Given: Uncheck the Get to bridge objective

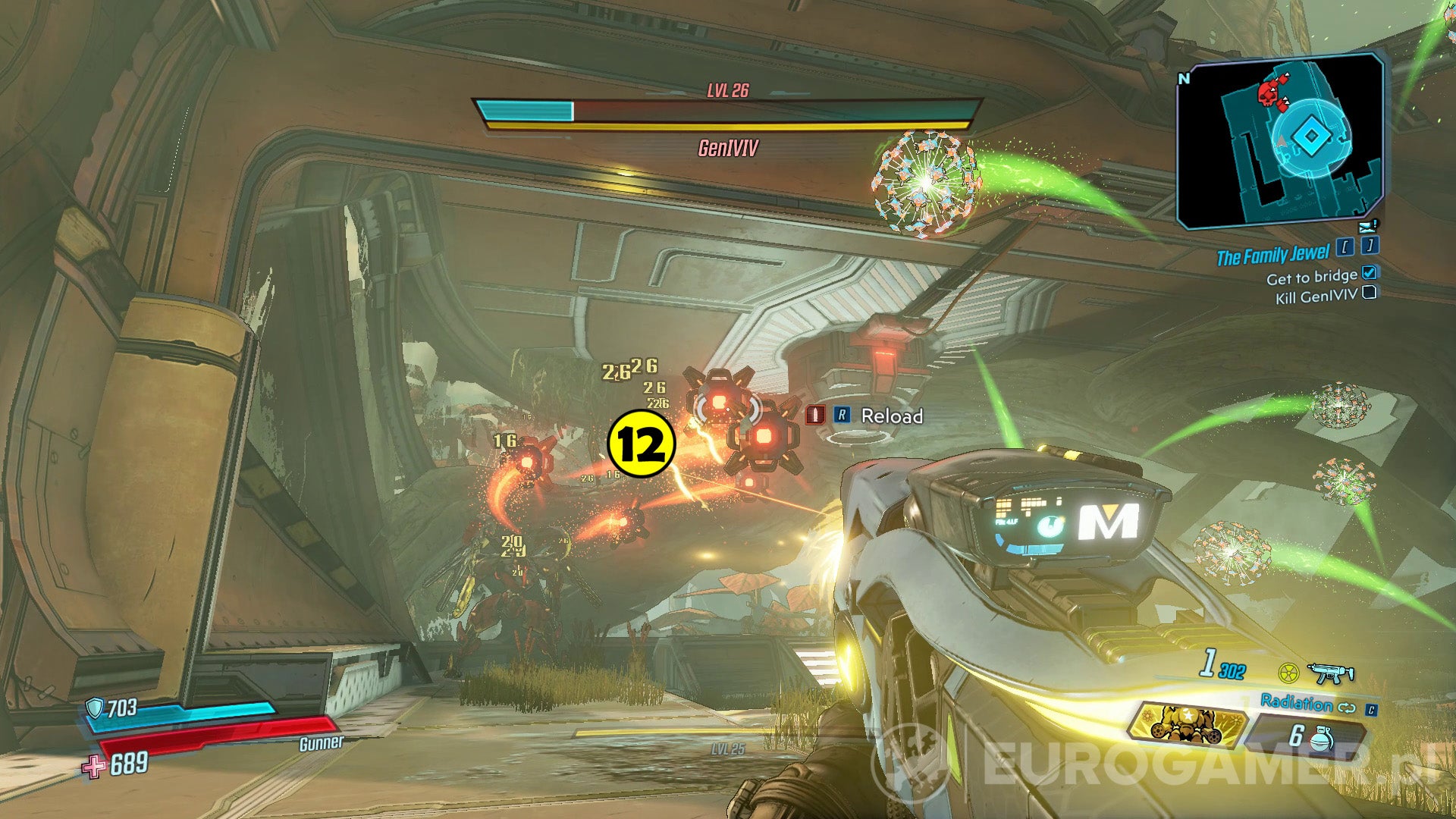Looking at the screenshot, I should click(x=1370, y=275).
